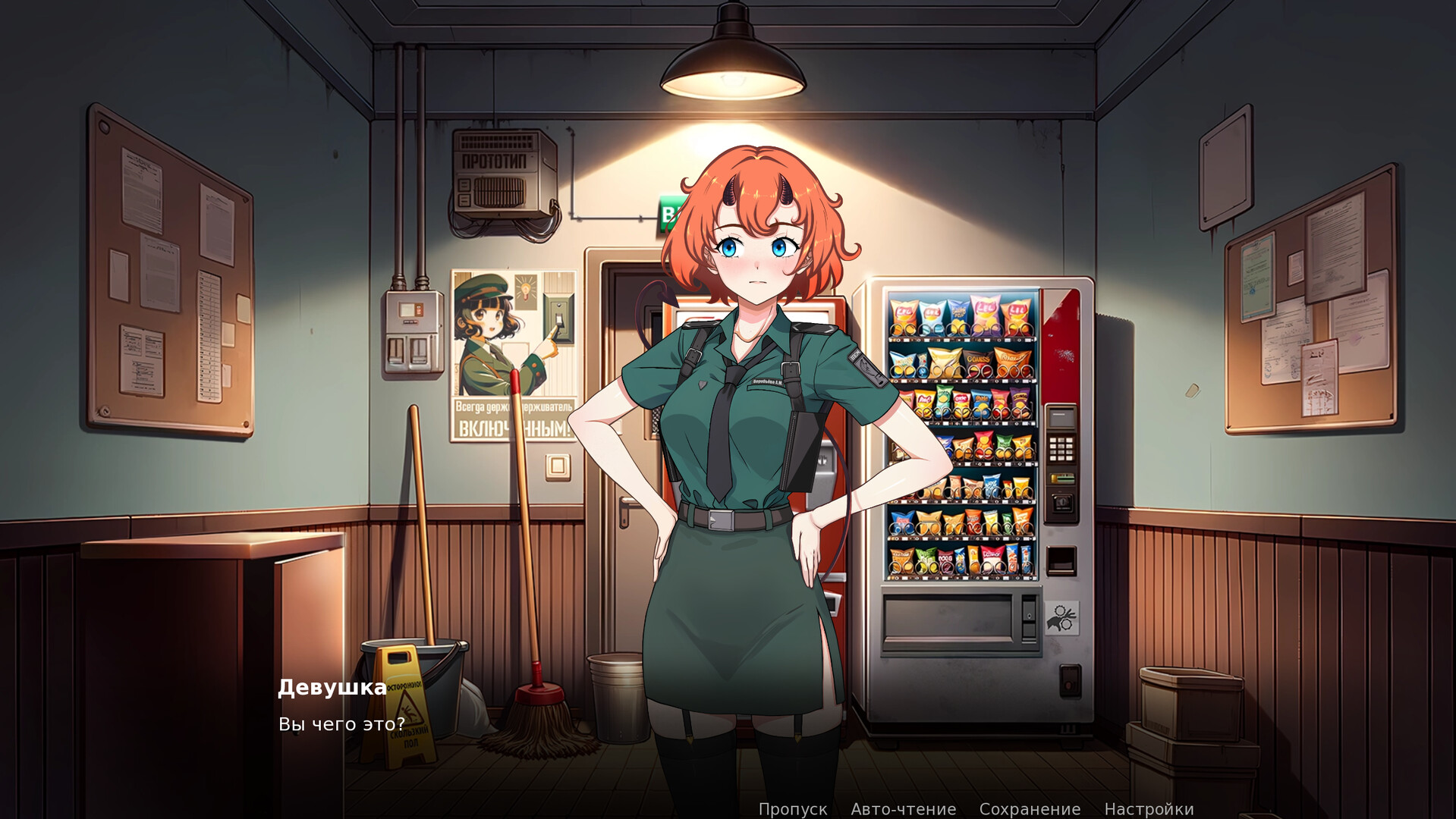
Task: Click the light switch shown on the propaganda poster
Action: coord(558,318)
